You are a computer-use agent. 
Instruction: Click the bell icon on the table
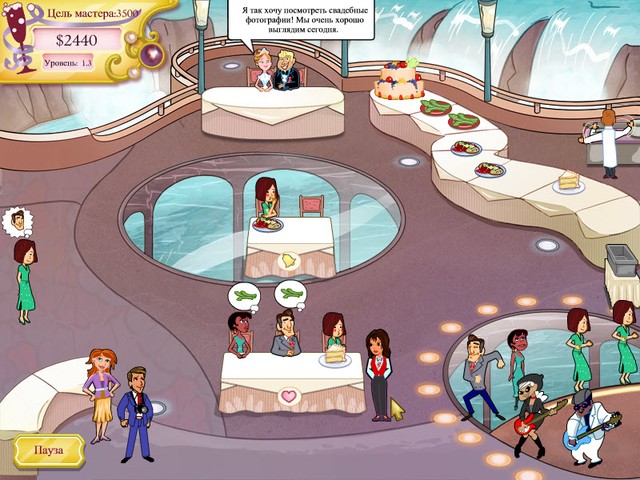[x=288, y=262]
